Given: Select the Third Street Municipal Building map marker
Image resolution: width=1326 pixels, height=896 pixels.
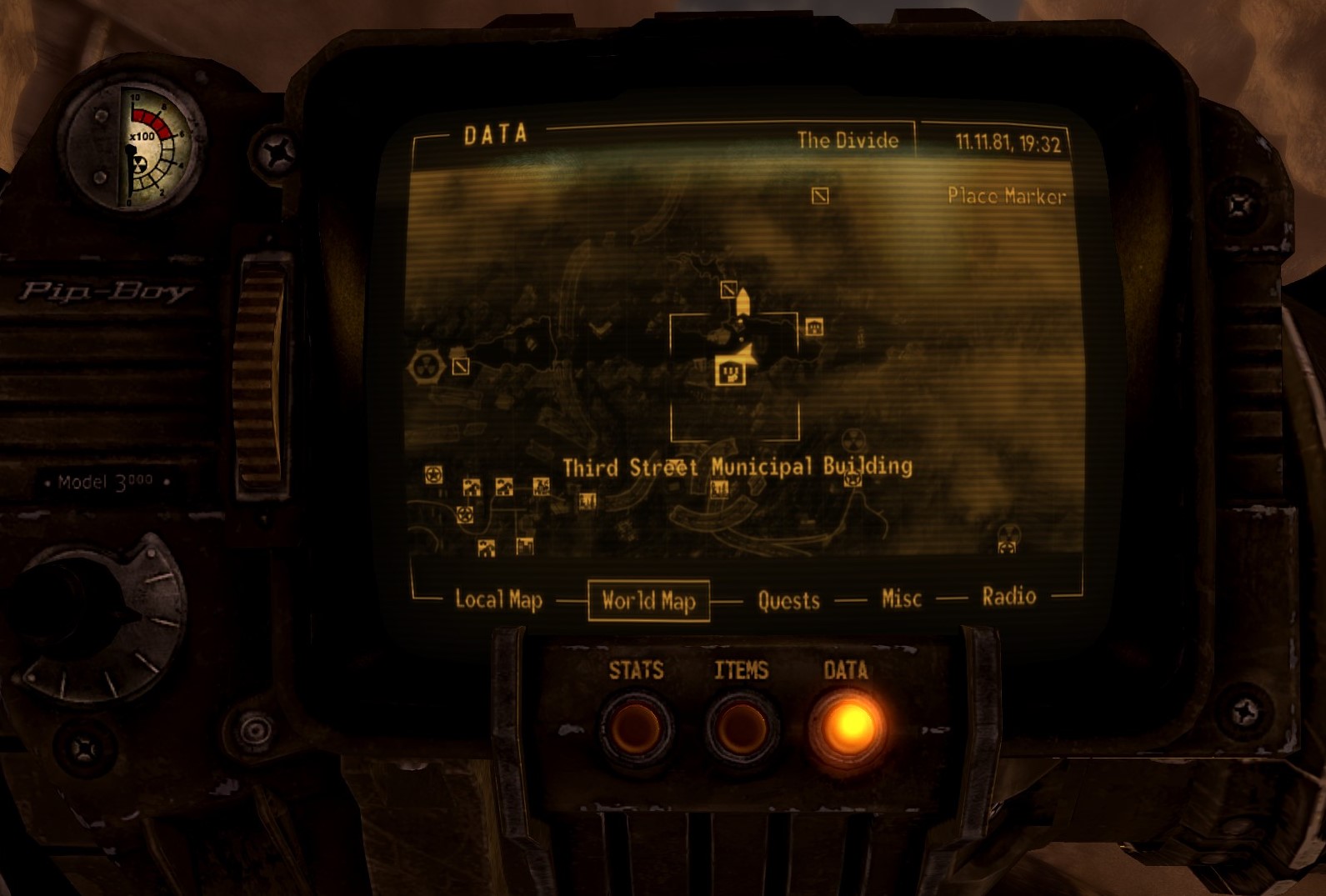Looking at the screenshot, I should 730,372.
